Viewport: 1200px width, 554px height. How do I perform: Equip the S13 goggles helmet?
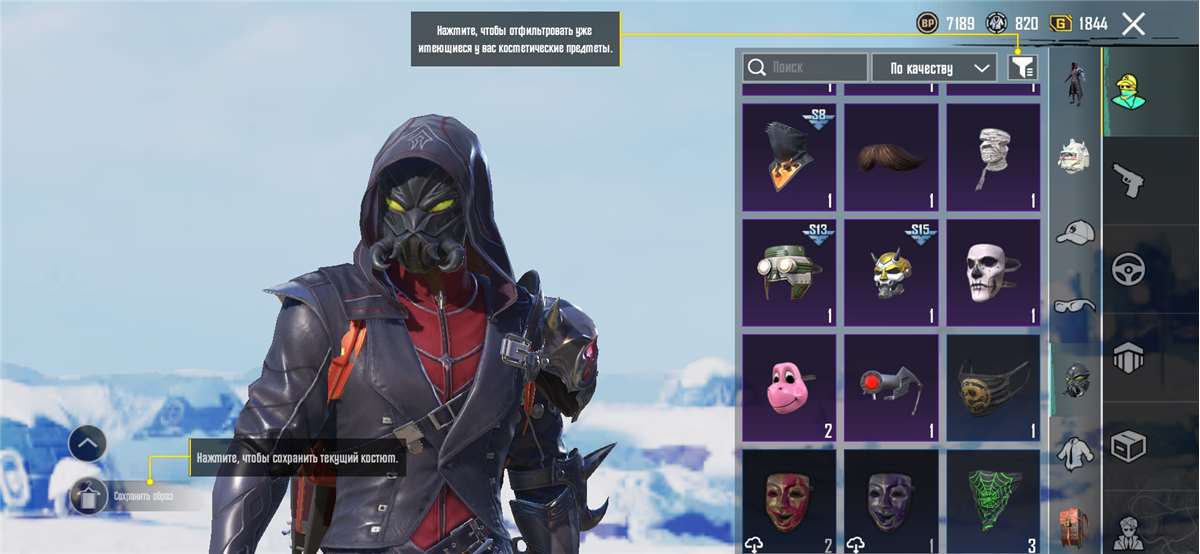pyautogui.click(x=789, y=272)
